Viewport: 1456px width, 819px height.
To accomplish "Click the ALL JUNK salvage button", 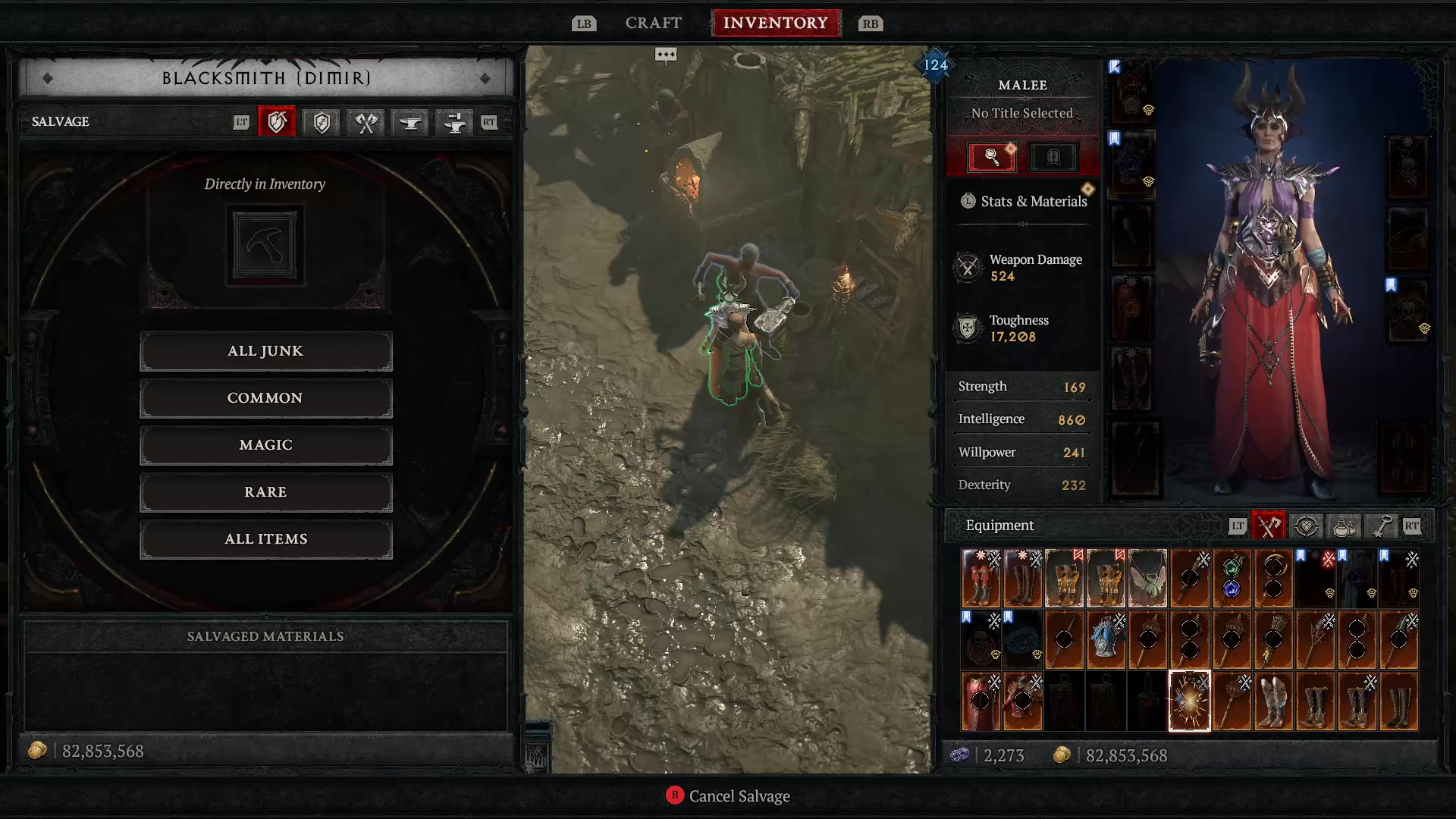I will [x=265, y=350].
